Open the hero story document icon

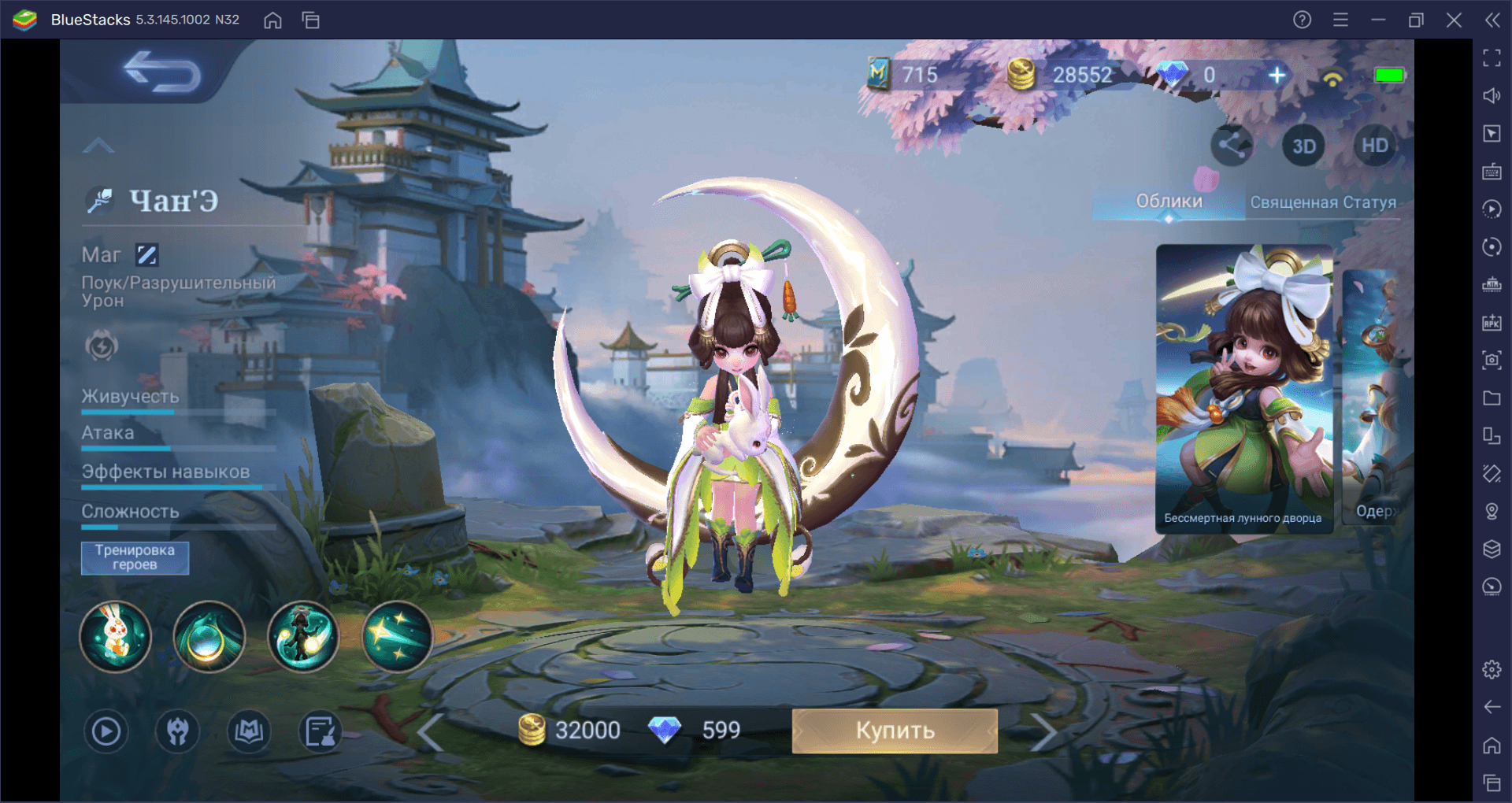pyautogui.click(x=321, y=731)
